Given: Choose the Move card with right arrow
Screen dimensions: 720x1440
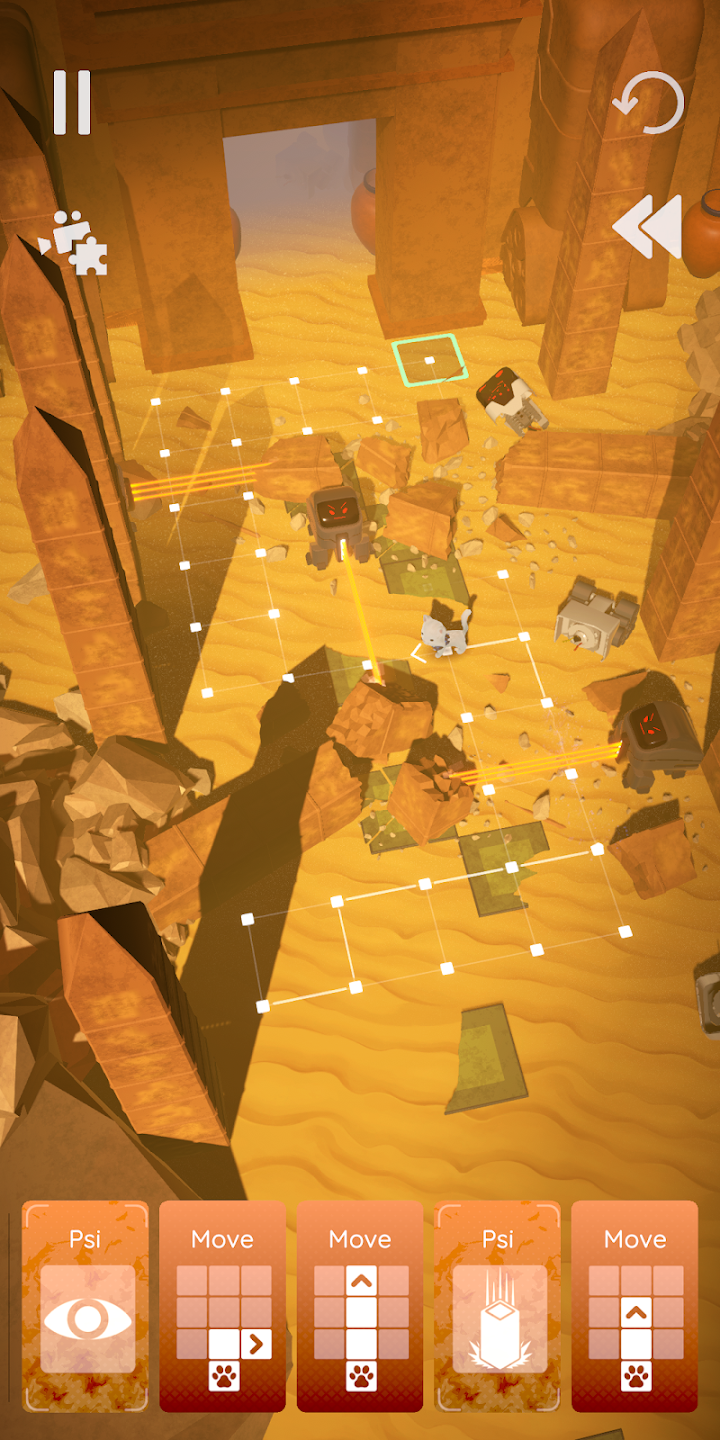Looking at the screenshot, I should pyautogui.click(x=223, y=1306).
